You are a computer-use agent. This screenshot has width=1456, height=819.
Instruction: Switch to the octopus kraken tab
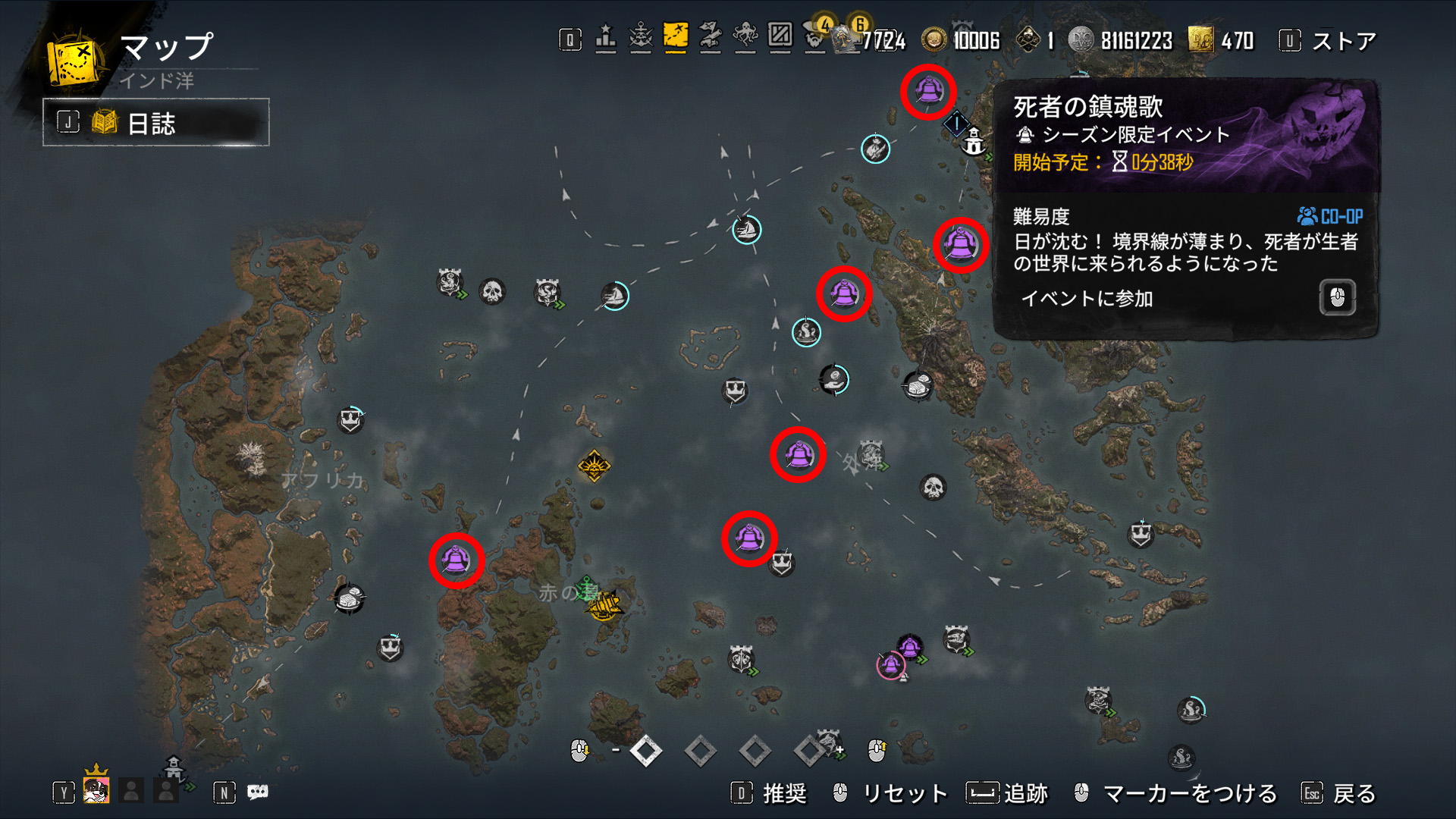tap(745, 36)
